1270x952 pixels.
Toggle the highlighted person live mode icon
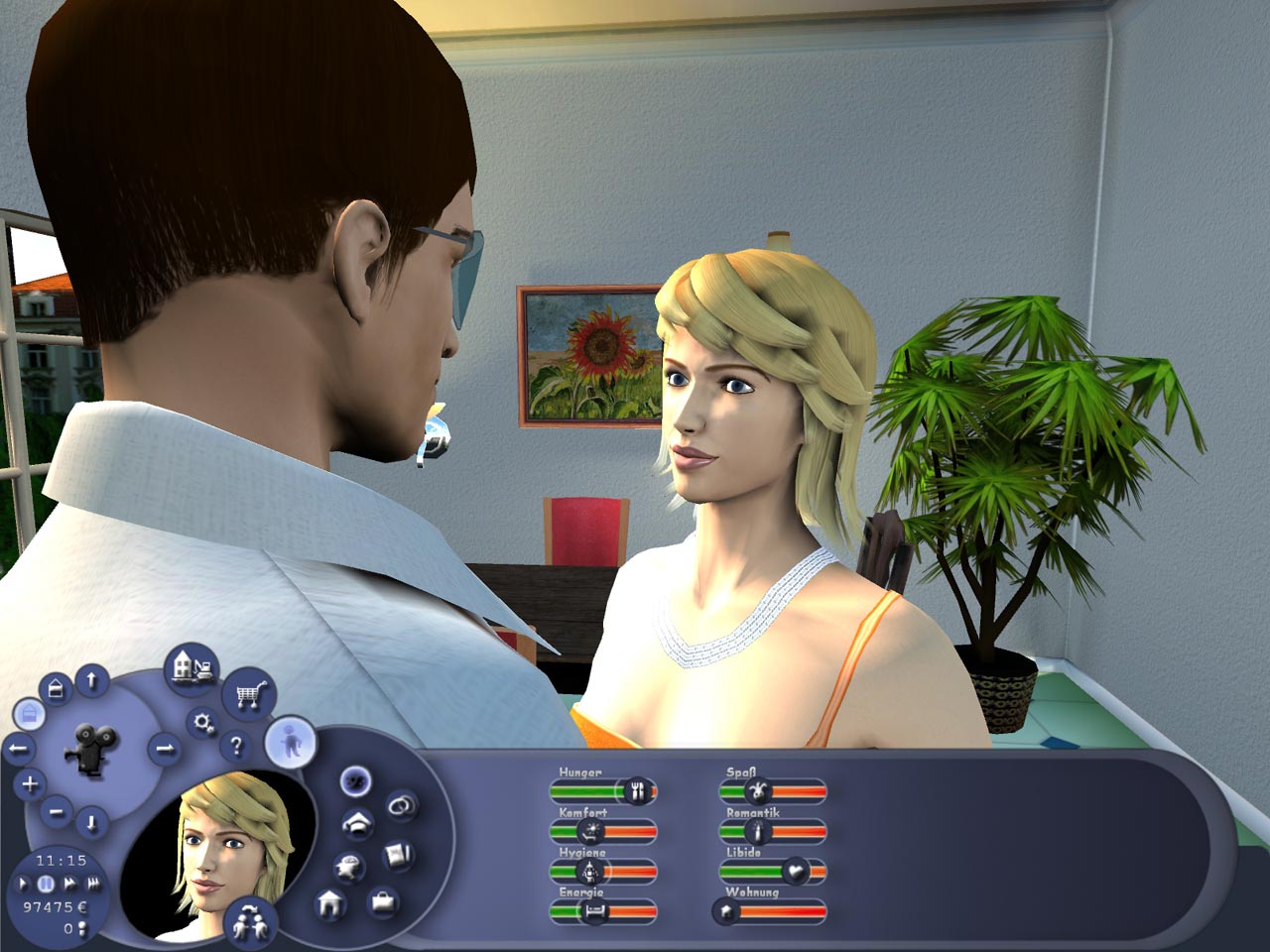291,743
